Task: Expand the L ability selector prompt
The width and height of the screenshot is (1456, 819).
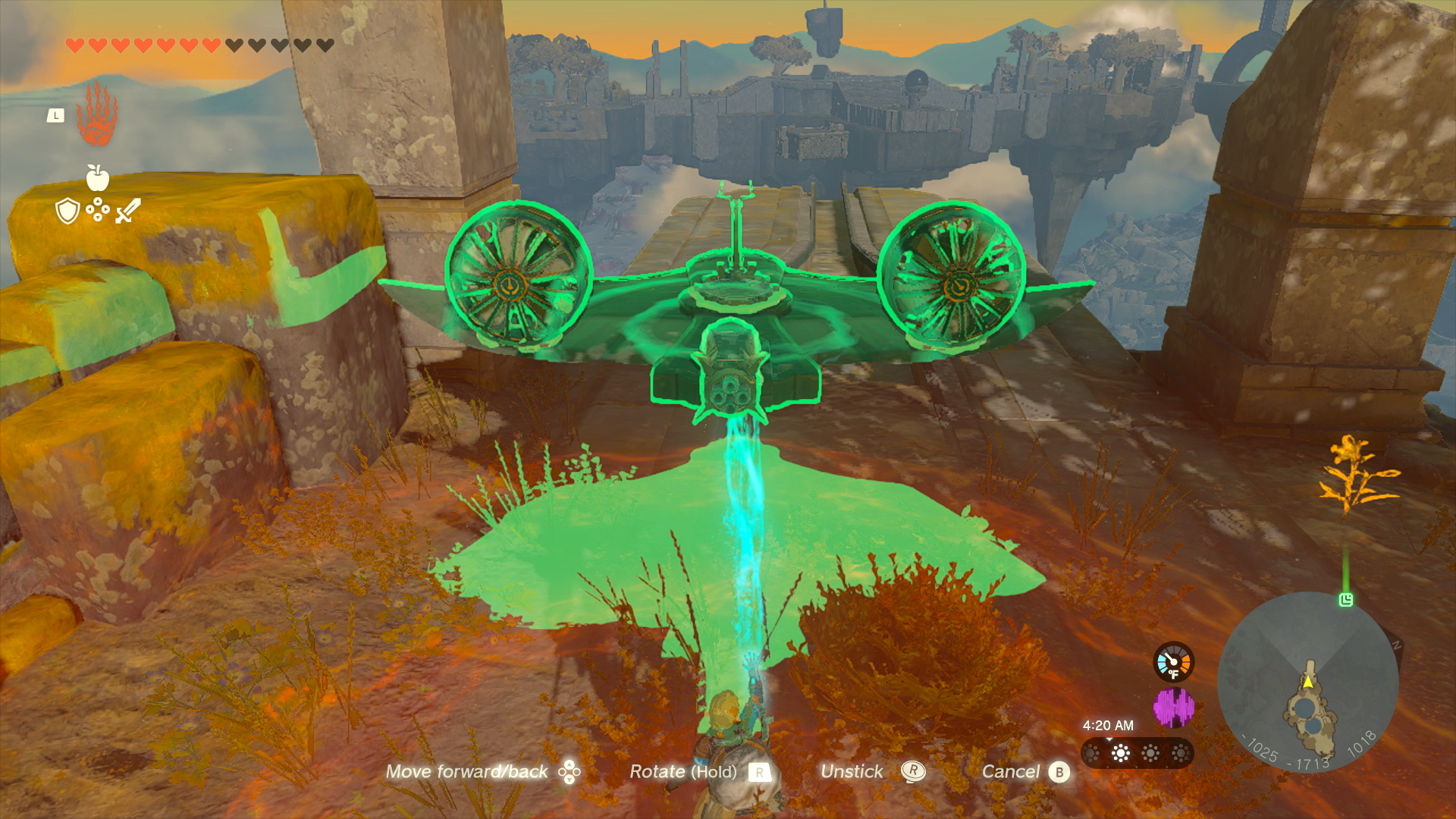Action: 55,116
